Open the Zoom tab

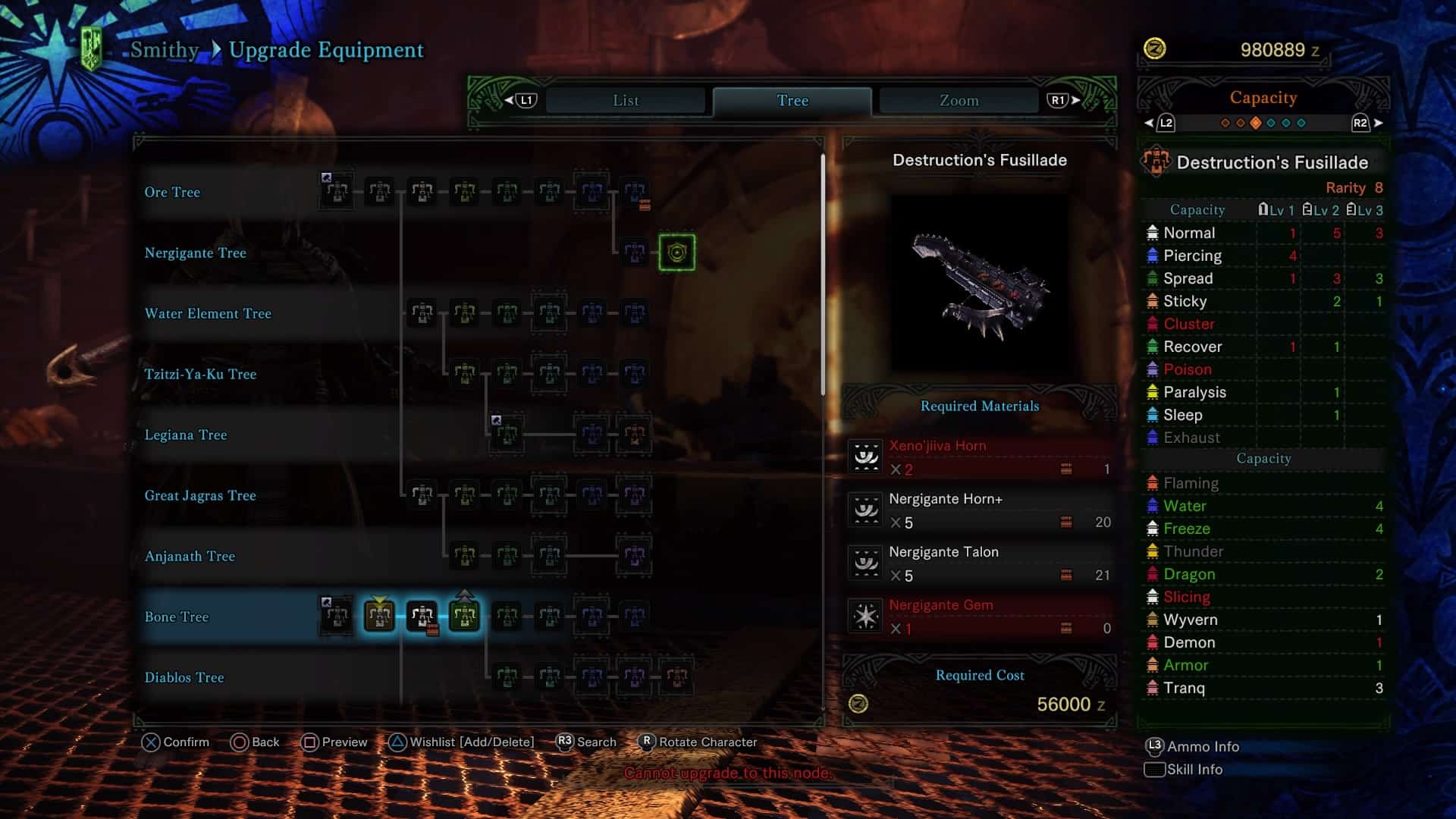tap(956, 99)
